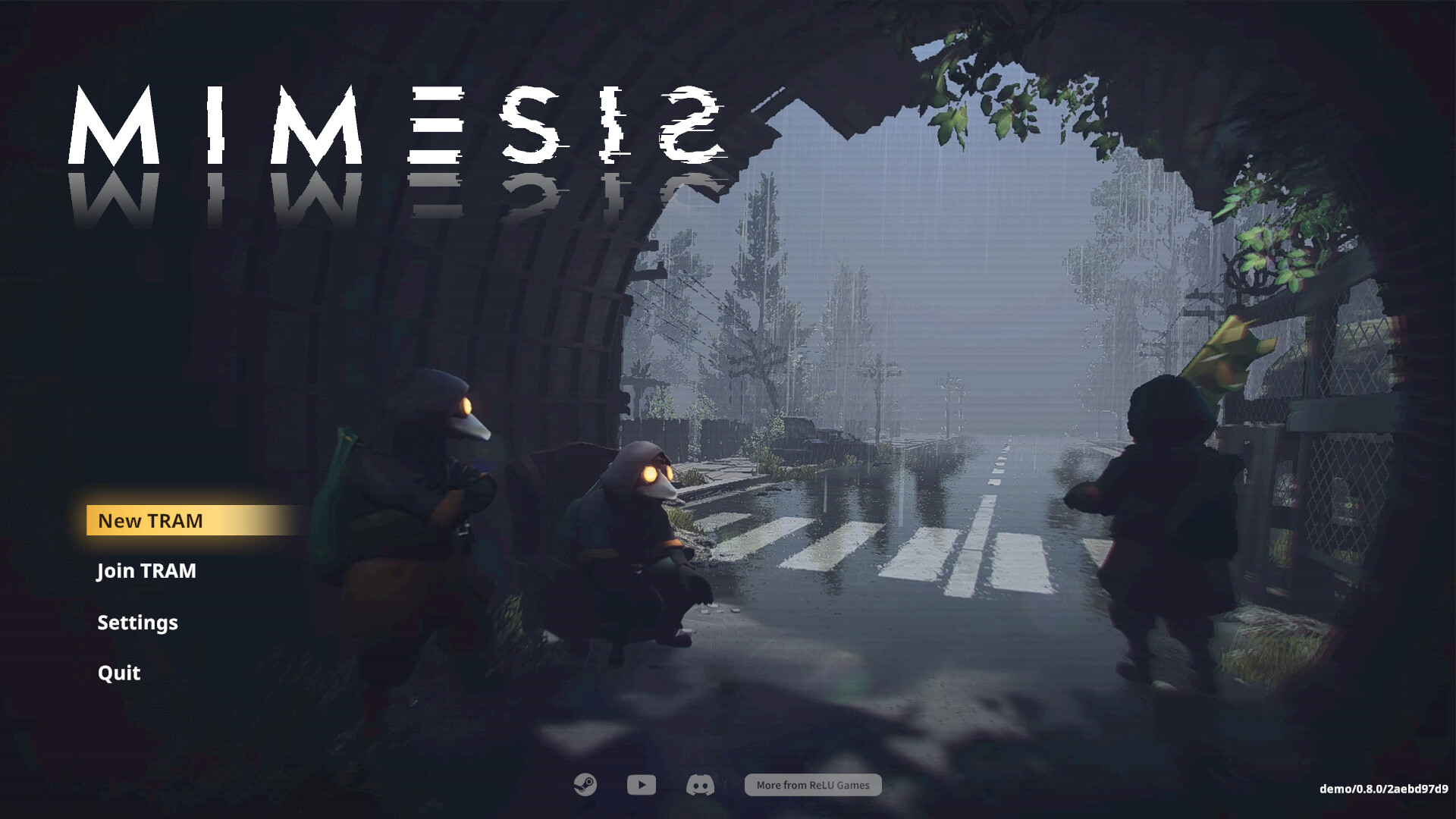This screenshot has width=1456, height=819.
Task: Open Discord through its mascot icon
Action: 699,785
